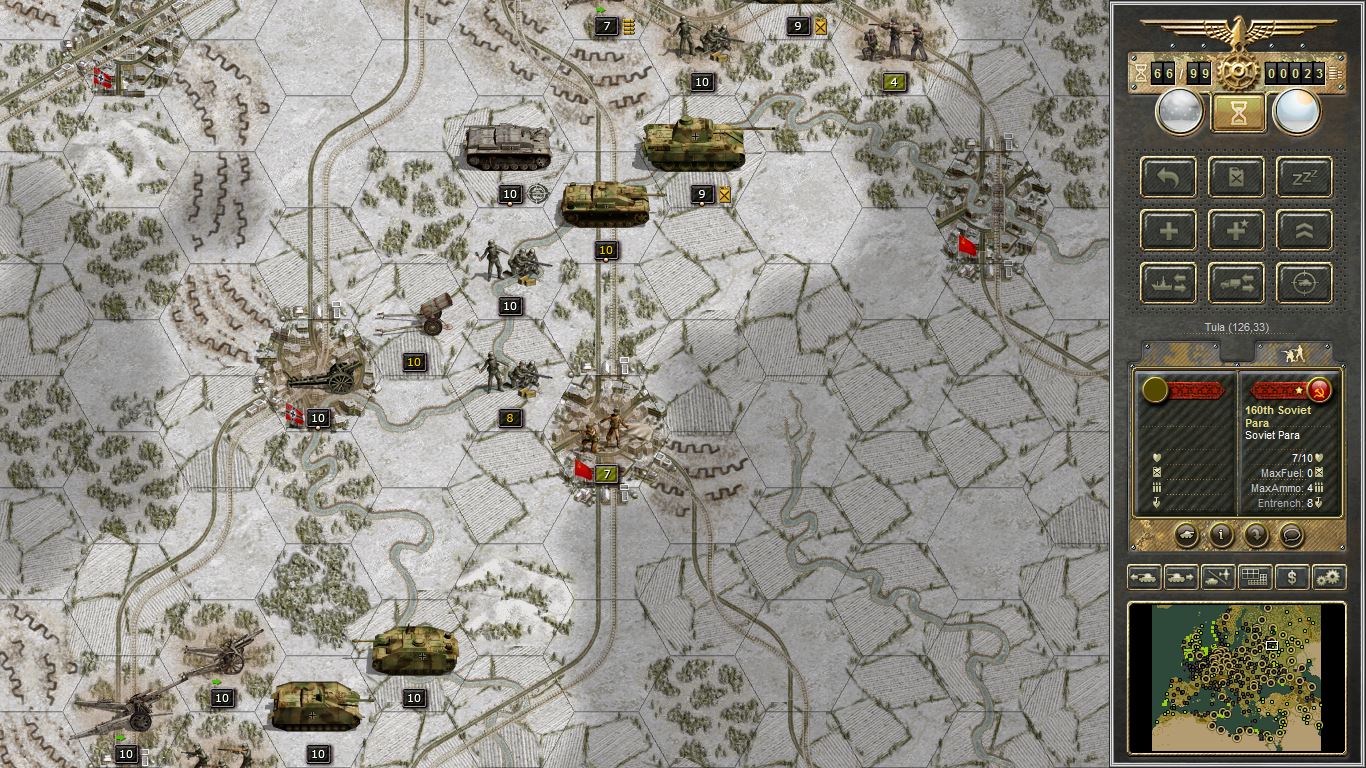Viewport: 1366px width, 768px height.
Task: Open game options with the gears icon
Action: pyautogui.click(x=1329, y=577)
